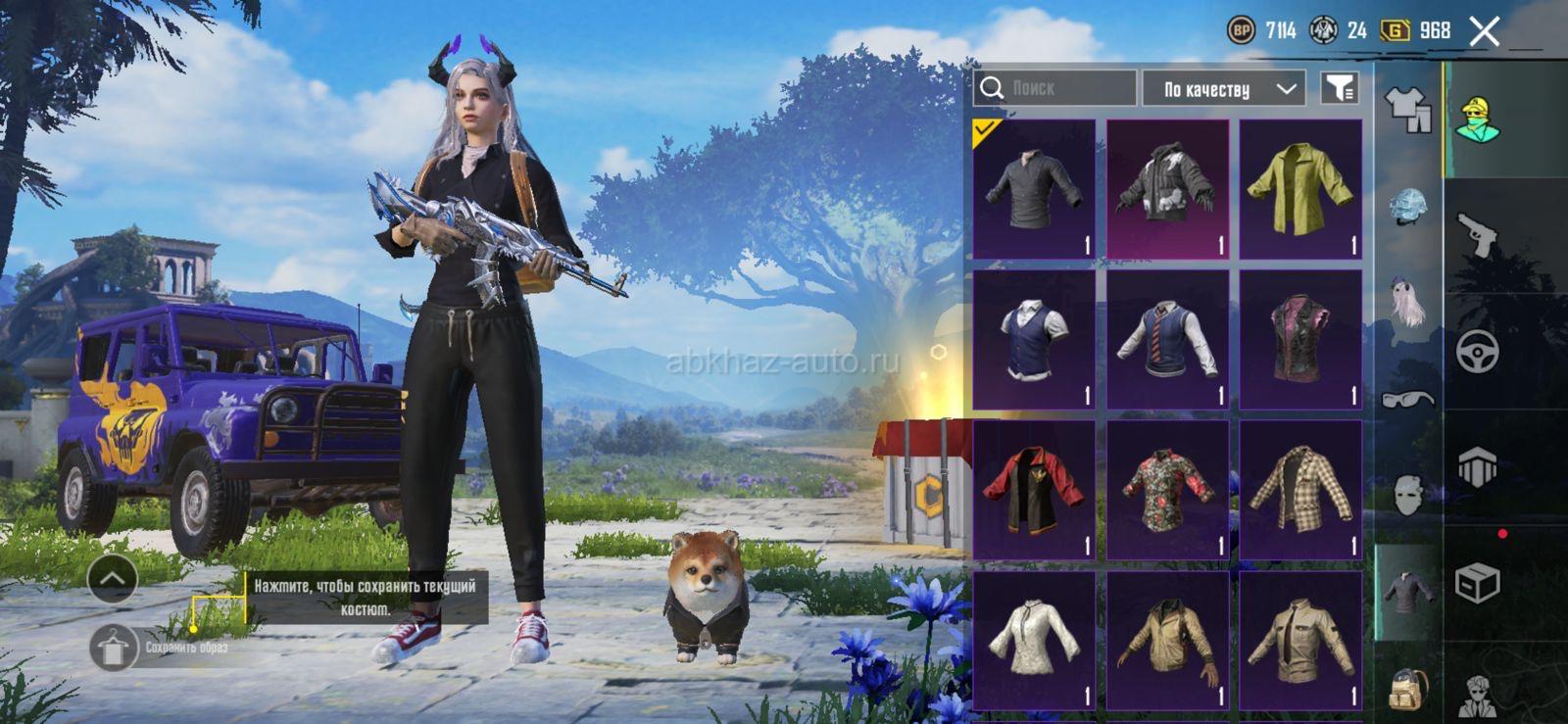Open the По качеству sorting dropdown
This screenshot has height=724, width=1568.
(x=1223, y=89)
